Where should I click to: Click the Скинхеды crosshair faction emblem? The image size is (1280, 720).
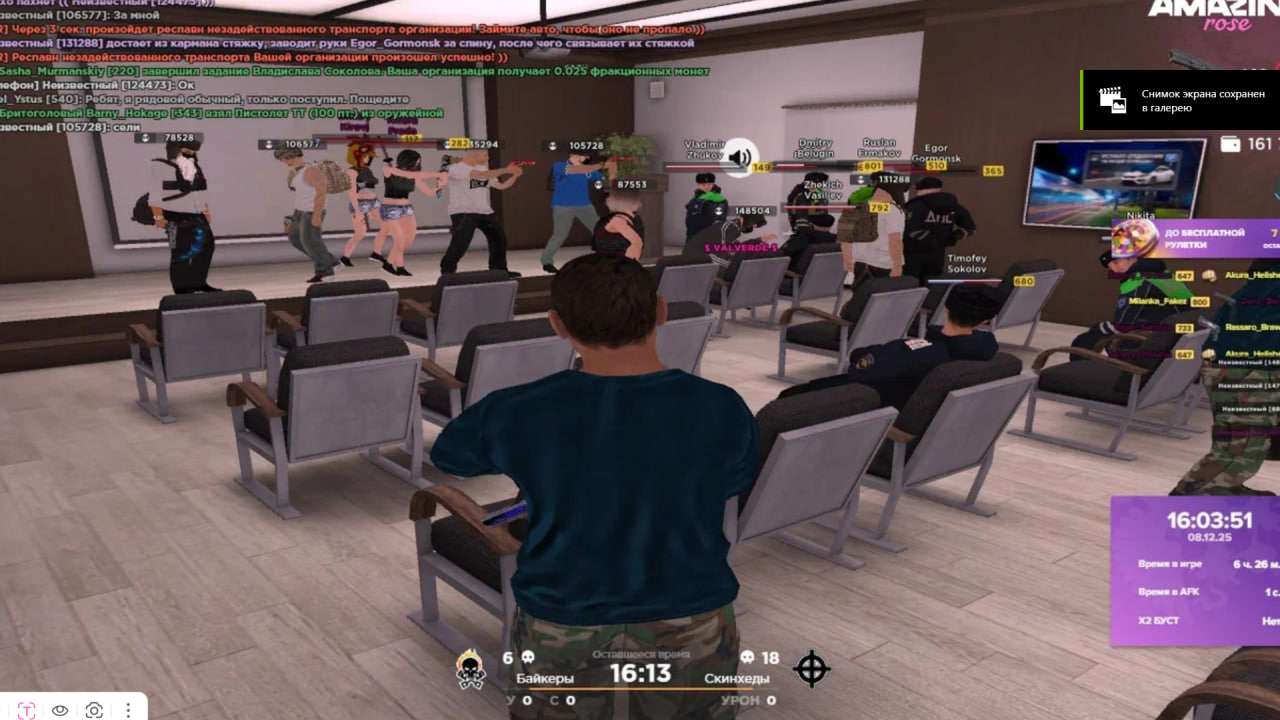click(811, 668)
